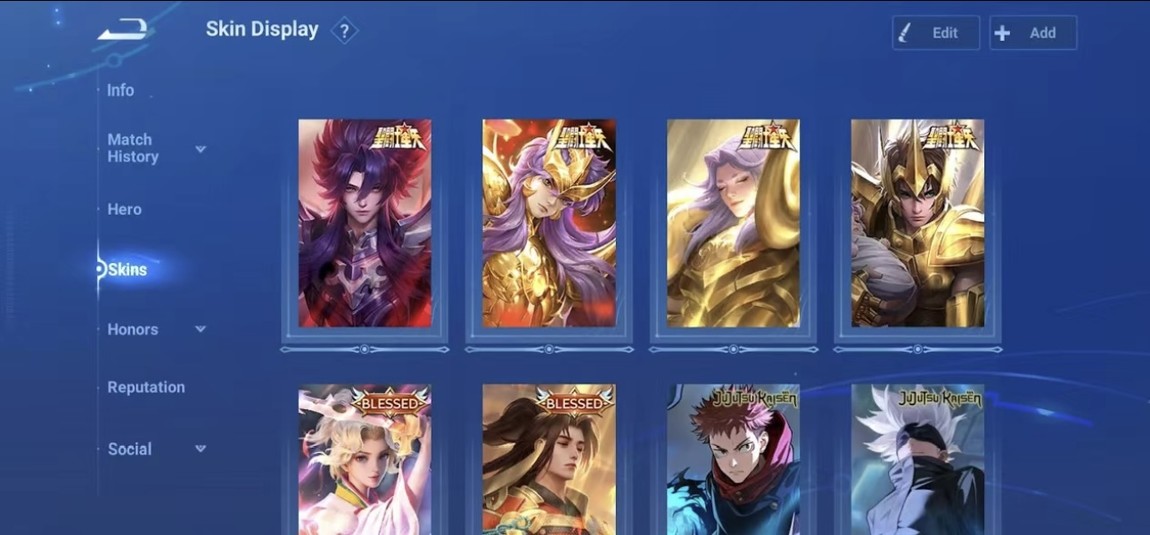This screenshot has width=1150, height=535.
Task: Switch to the Info tab
Action: pyautogui.click(x=121, y=90)
